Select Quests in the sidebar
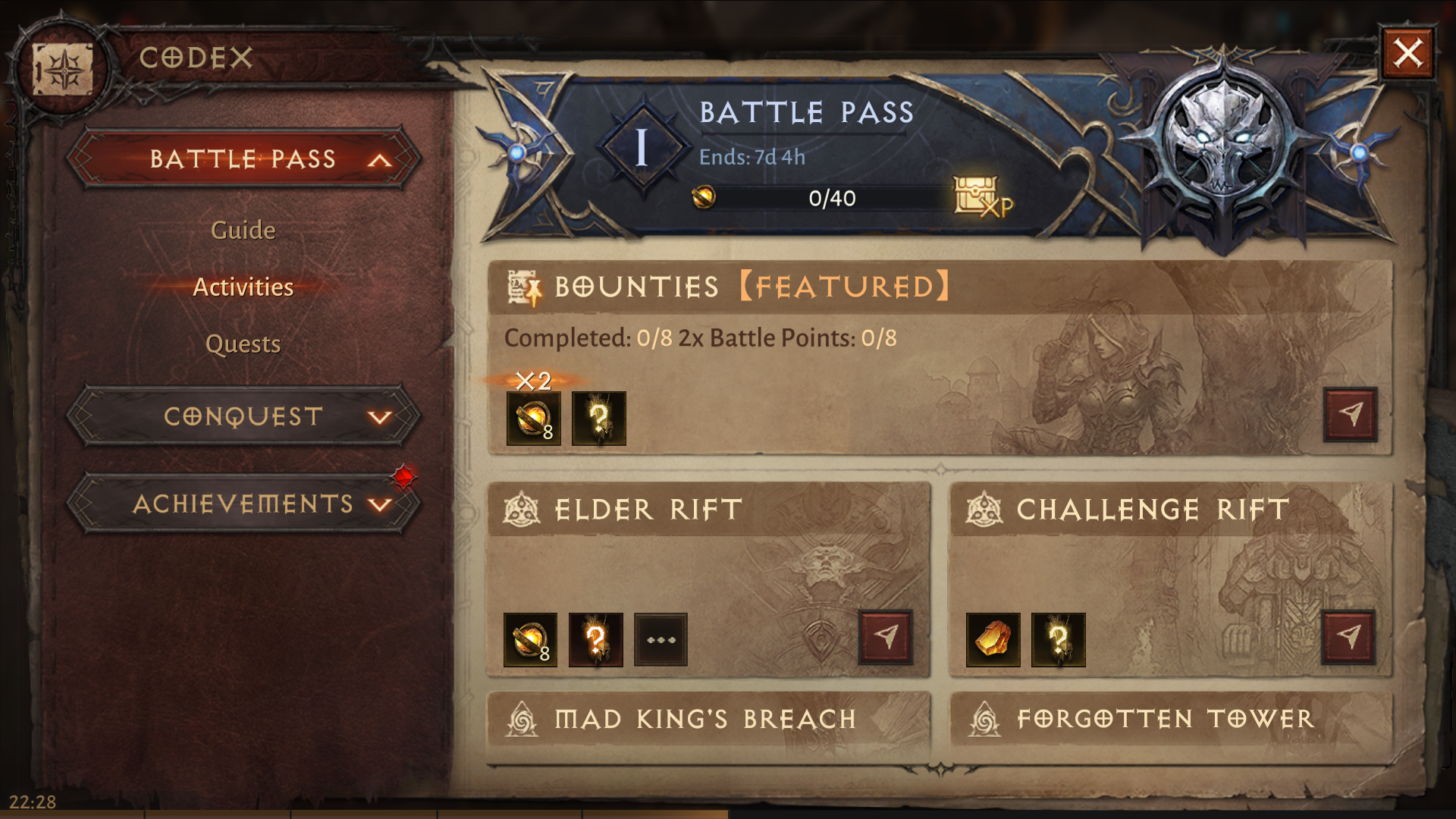 tap(243, 343)
